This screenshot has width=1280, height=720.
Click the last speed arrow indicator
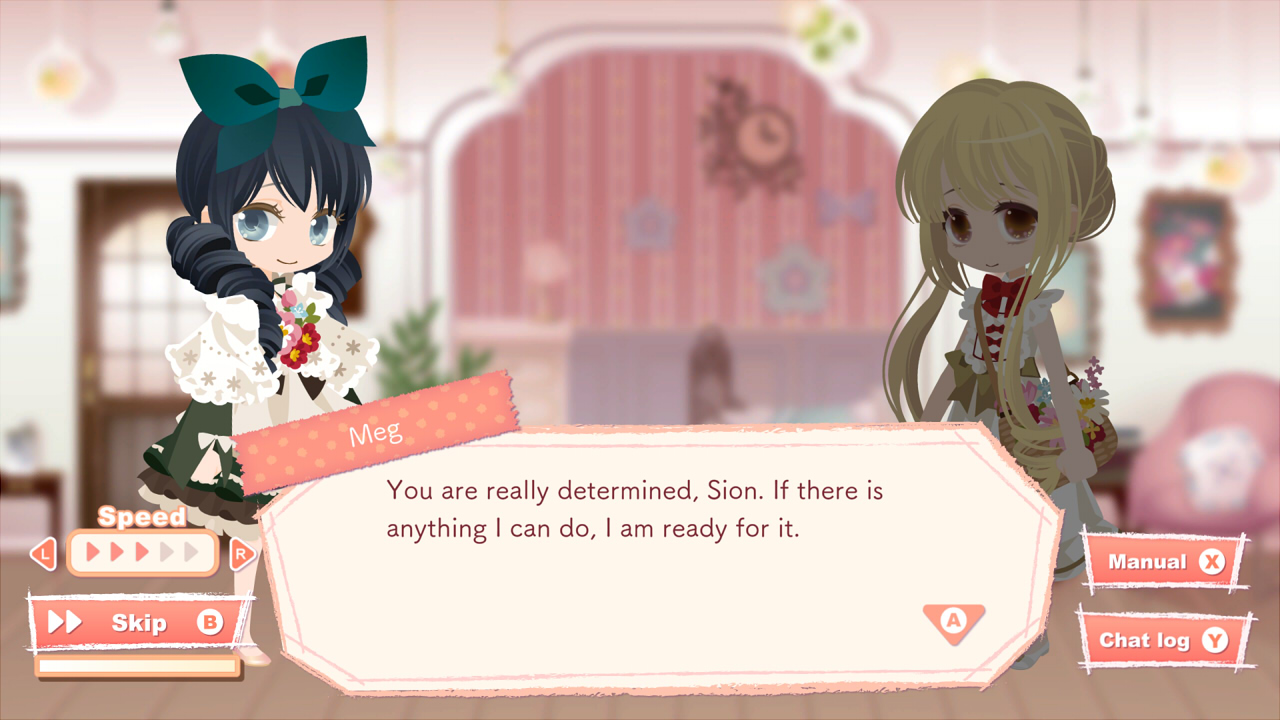coord(192,549)
